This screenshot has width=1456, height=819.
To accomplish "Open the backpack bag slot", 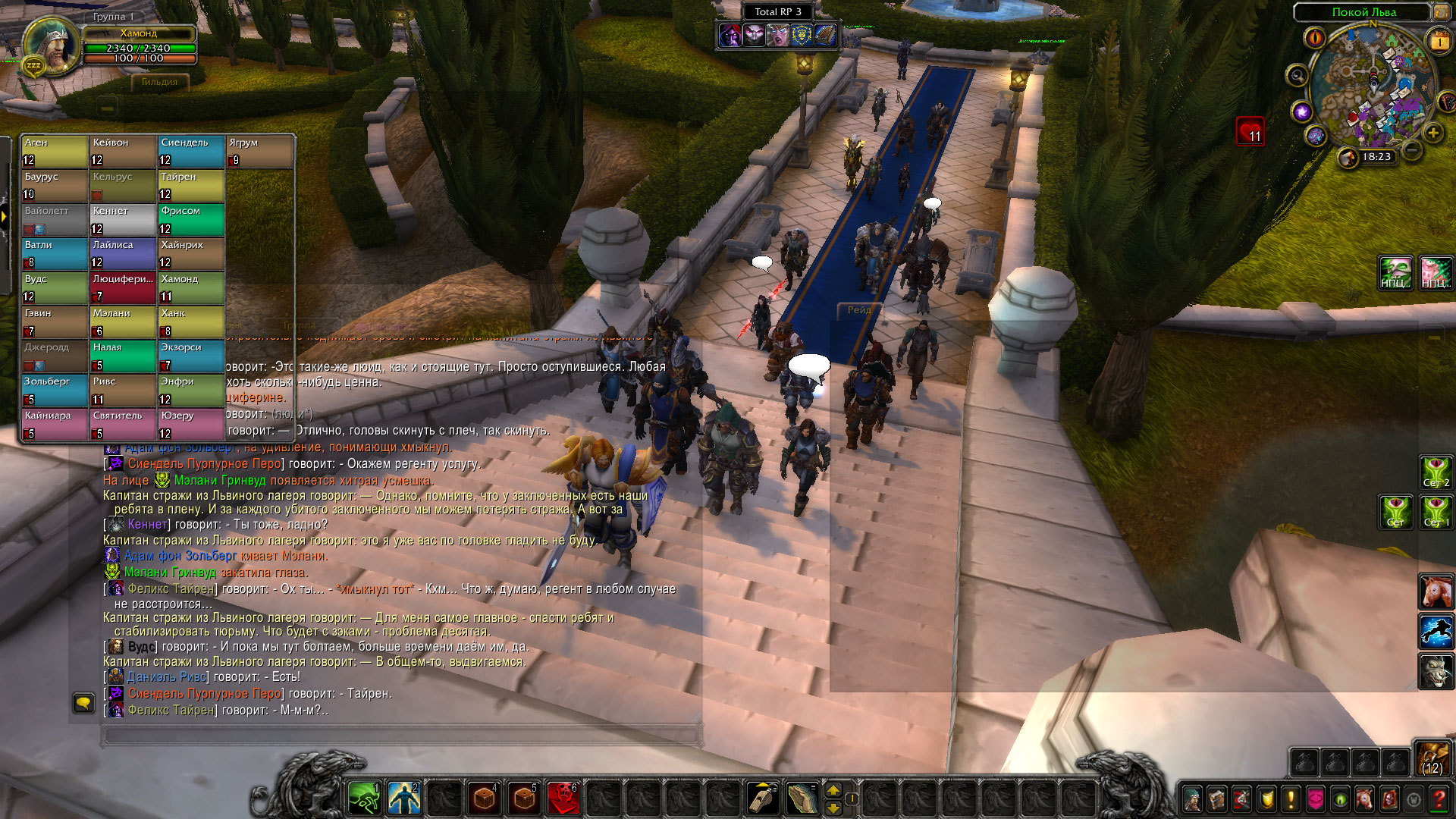I will click(x=1431, y=758).
